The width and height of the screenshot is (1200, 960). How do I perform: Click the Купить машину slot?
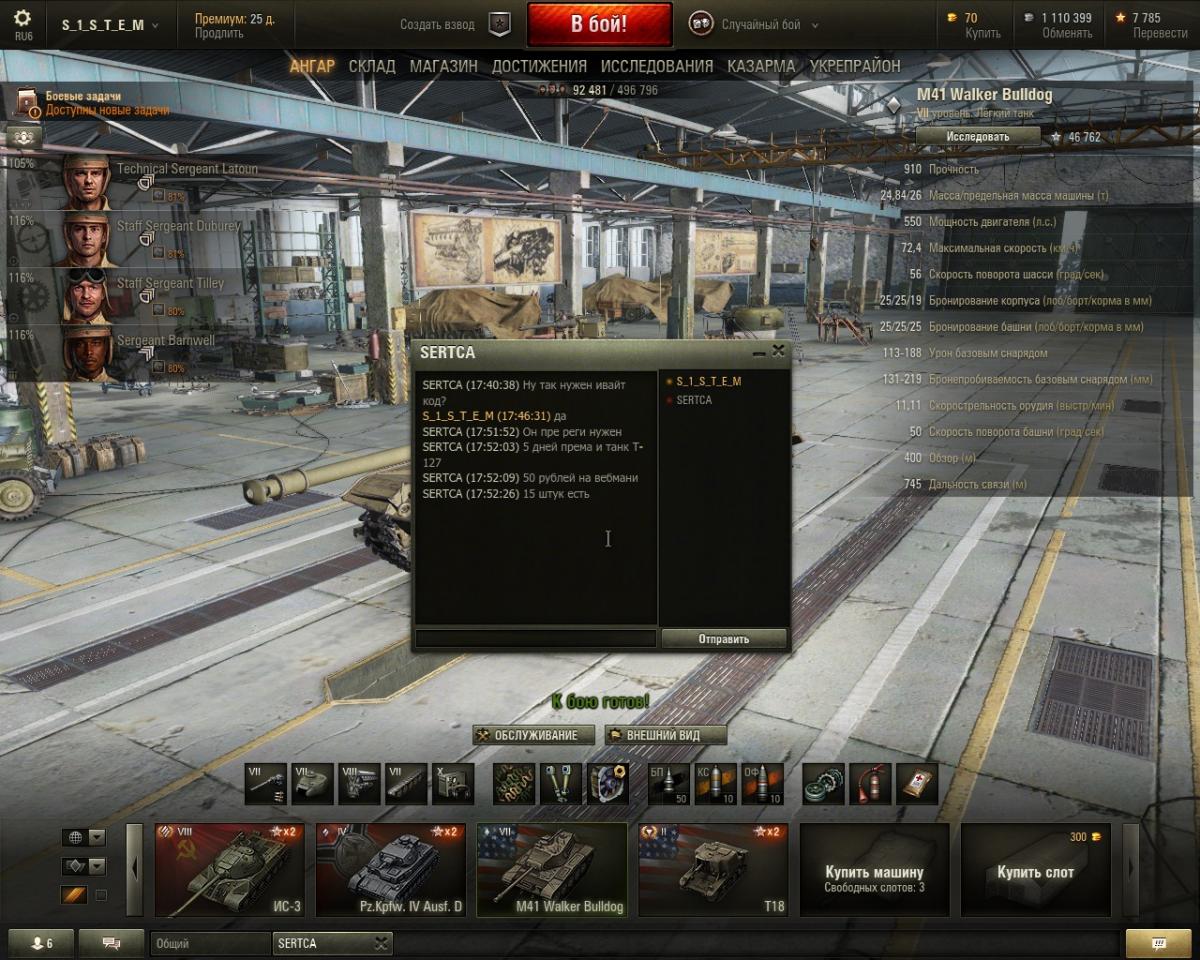pos(874,870)
